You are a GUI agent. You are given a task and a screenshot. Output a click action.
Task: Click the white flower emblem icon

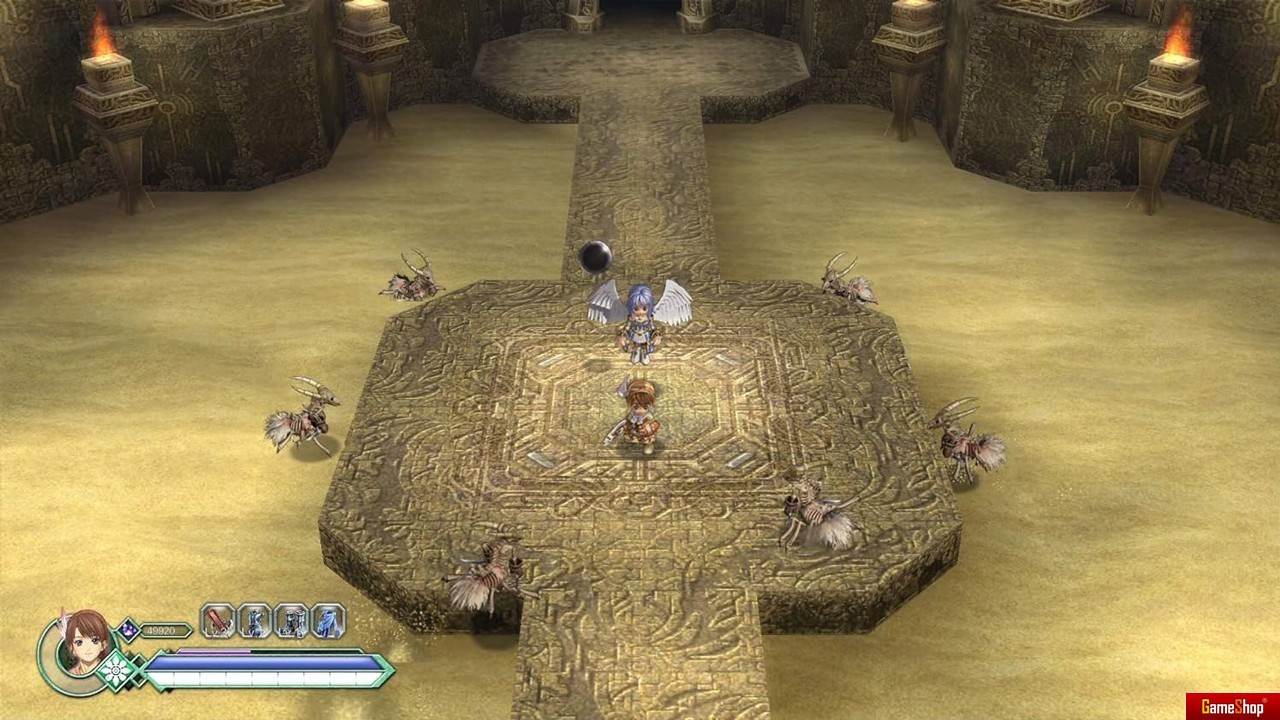(117, 669)
